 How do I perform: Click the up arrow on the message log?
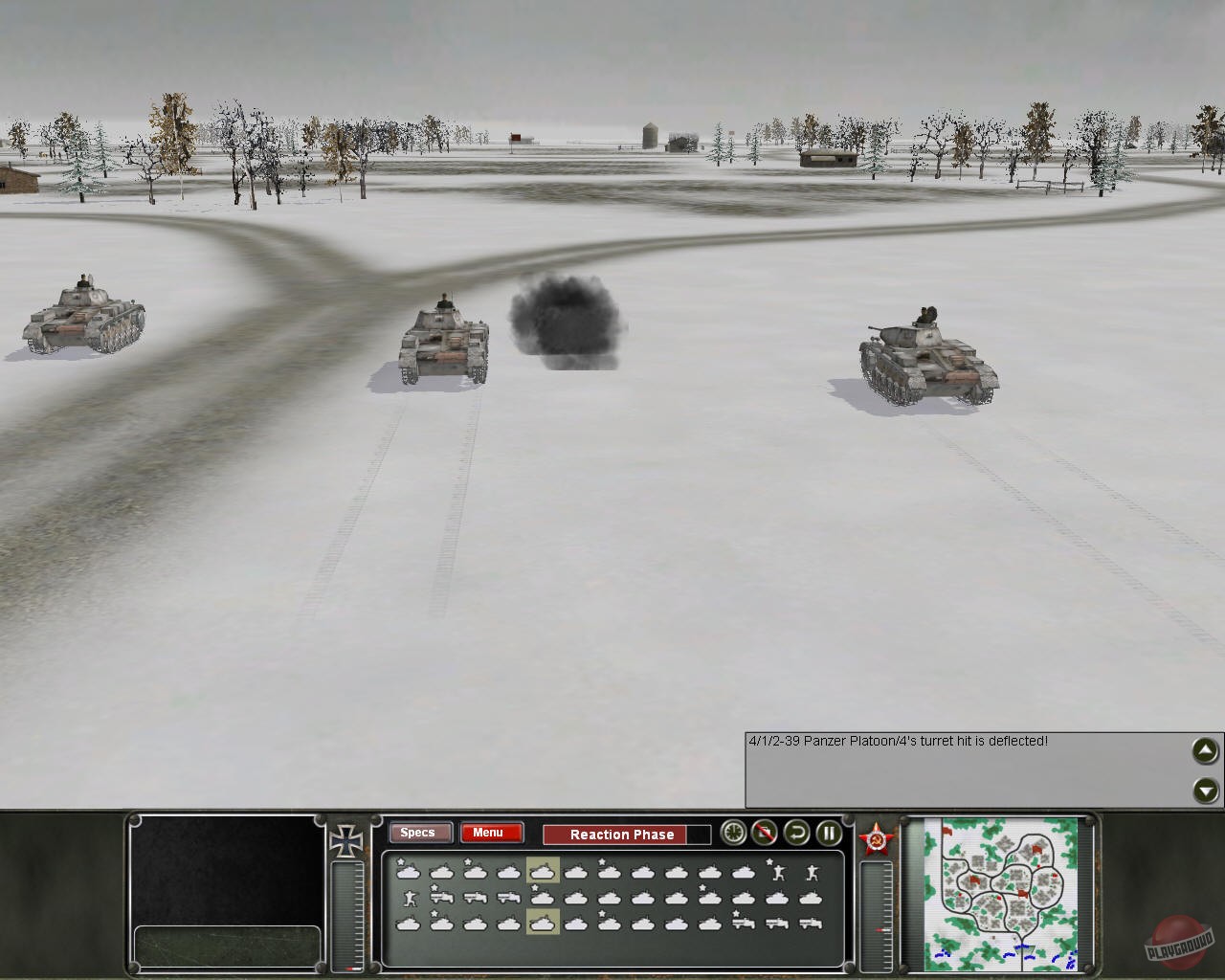click(1204, 751)
